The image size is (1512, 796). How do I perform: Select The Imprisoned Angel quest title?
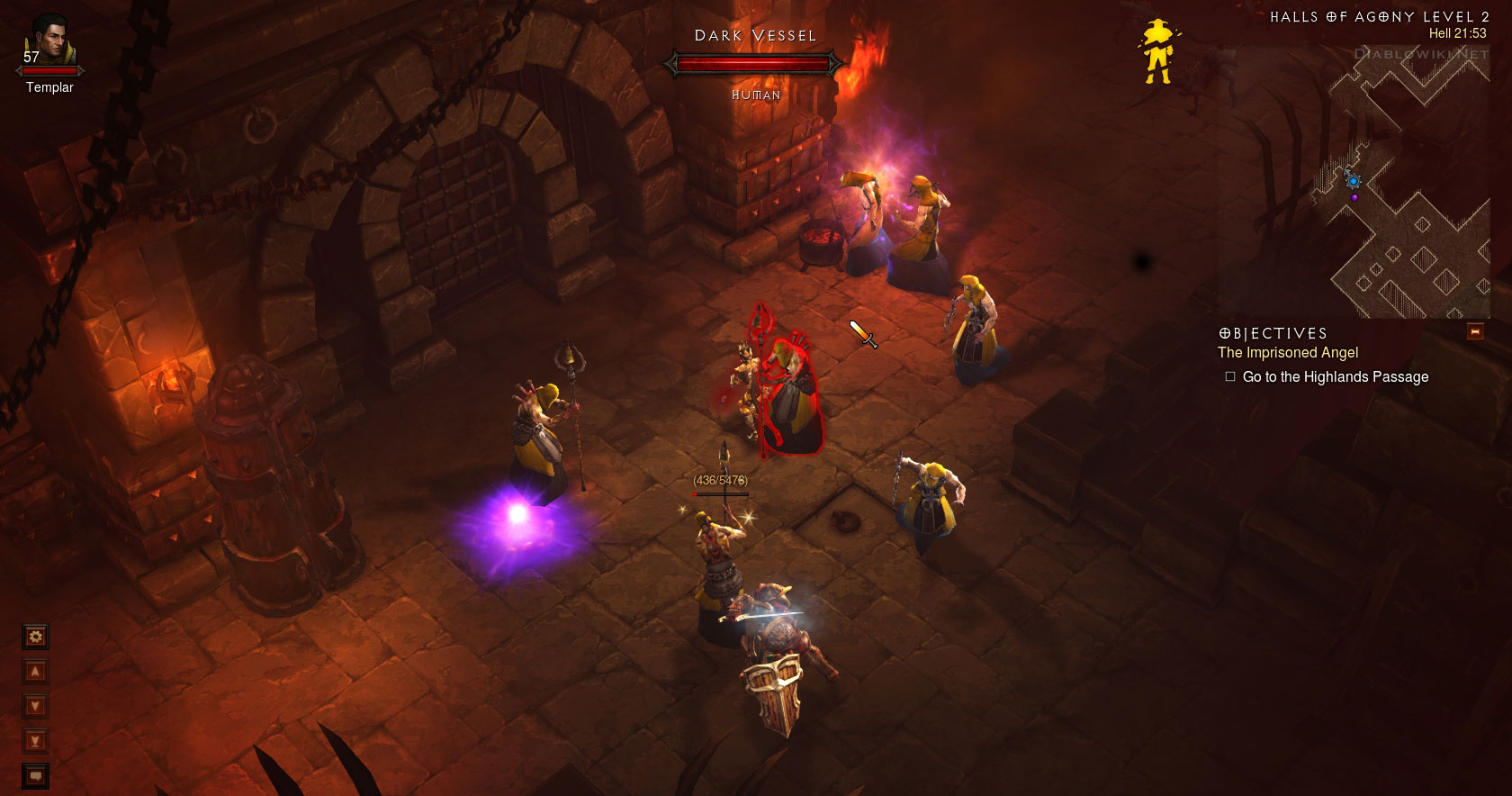click(x=1287, y=353)
